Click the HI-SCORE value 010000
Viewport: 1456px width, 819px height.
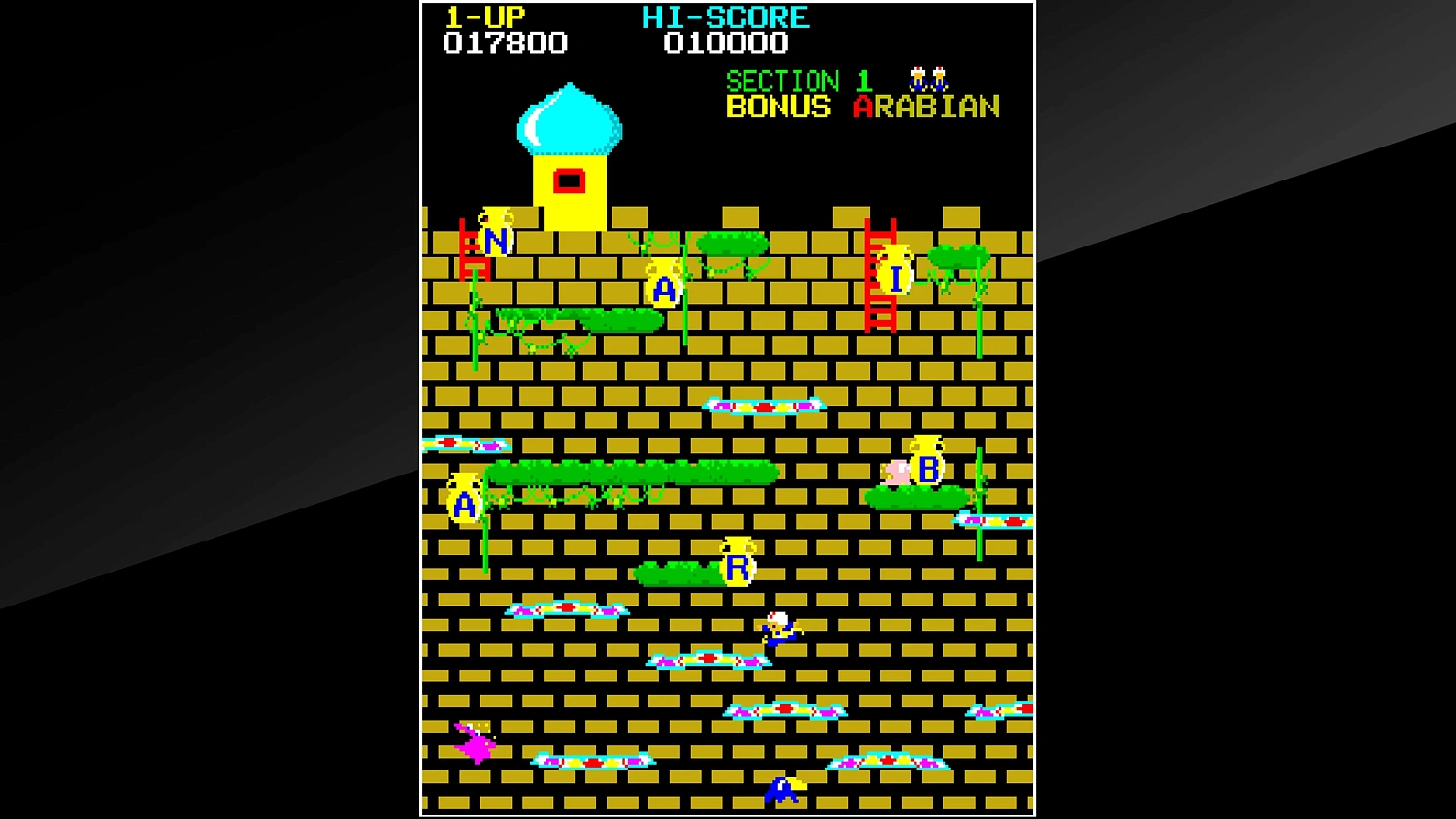[723, 43]
